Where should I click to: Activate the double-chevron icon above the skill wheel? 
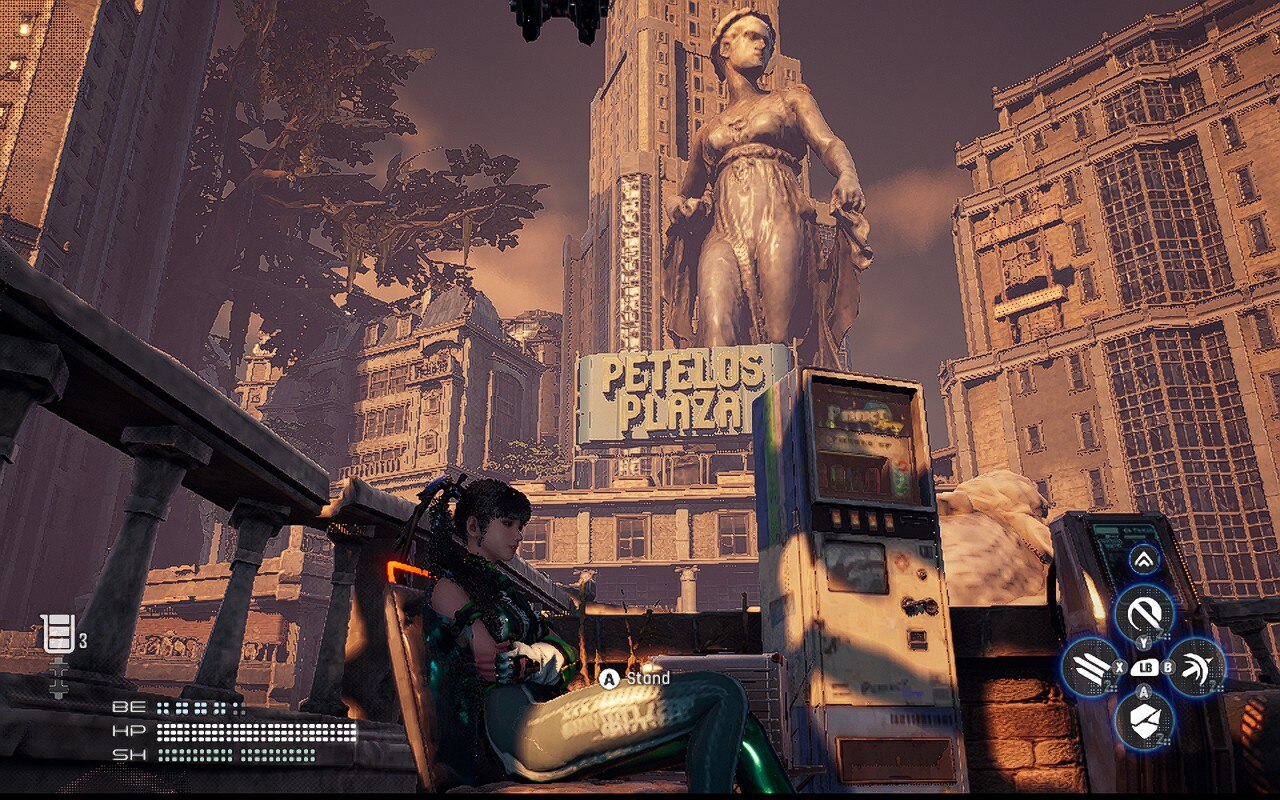(x=1144, y=561)
